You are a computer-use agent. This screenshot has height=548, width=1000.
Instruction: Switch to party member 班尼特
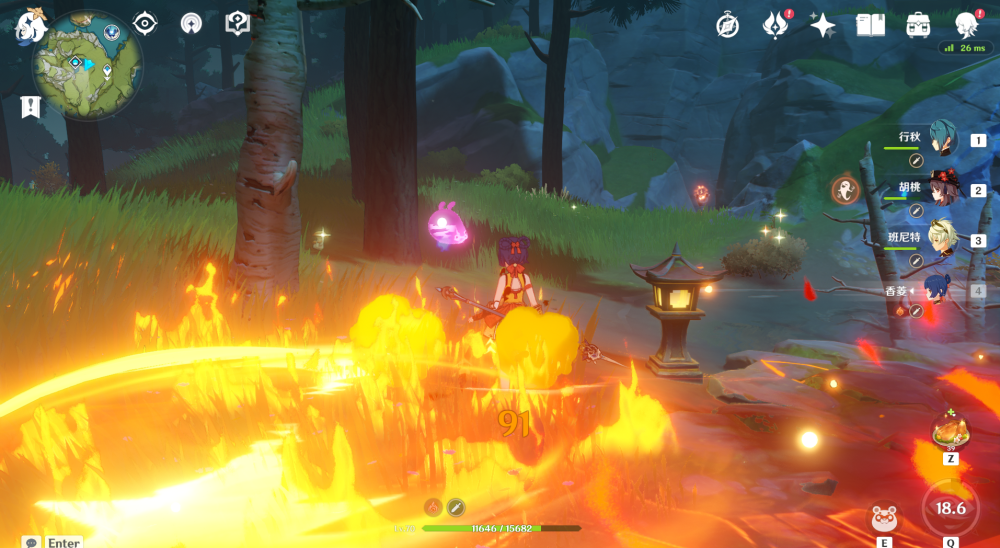[941, 240]
